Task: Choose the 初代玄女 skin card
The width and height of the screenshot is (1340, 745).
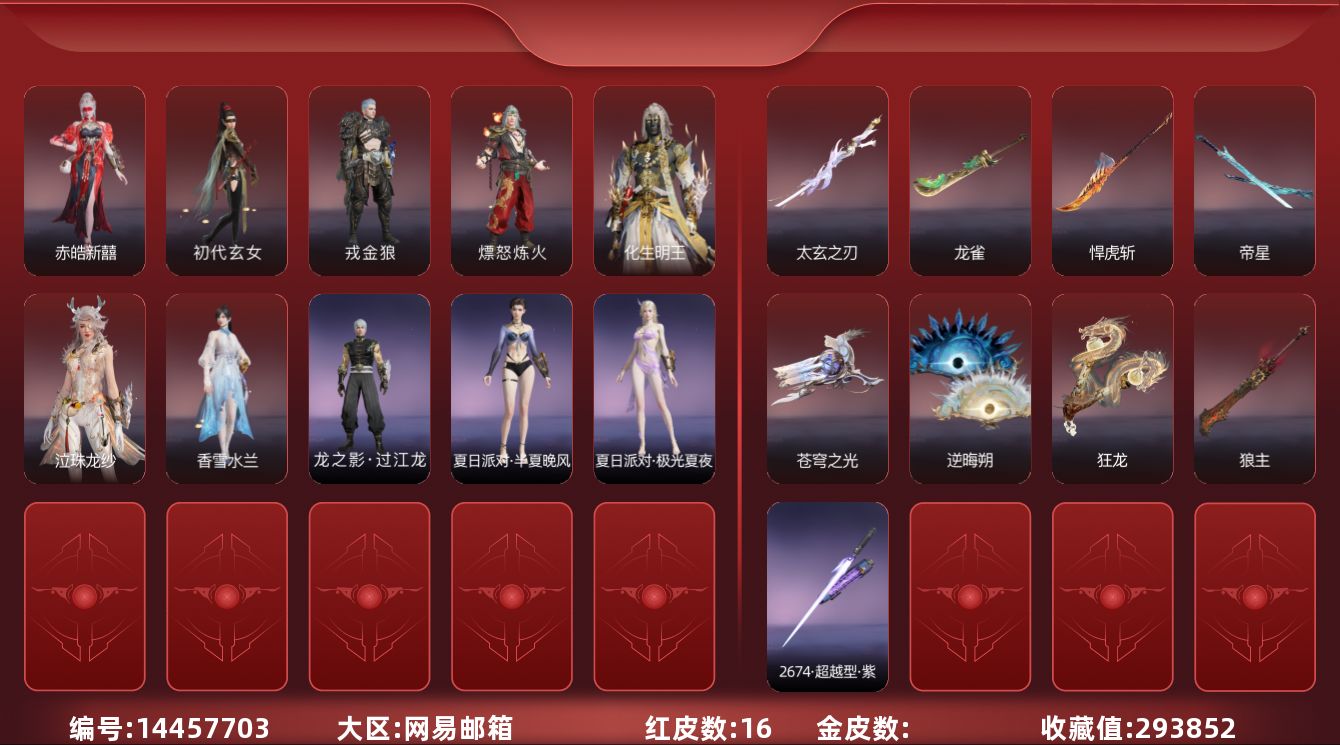Action: tap(227, 180)
